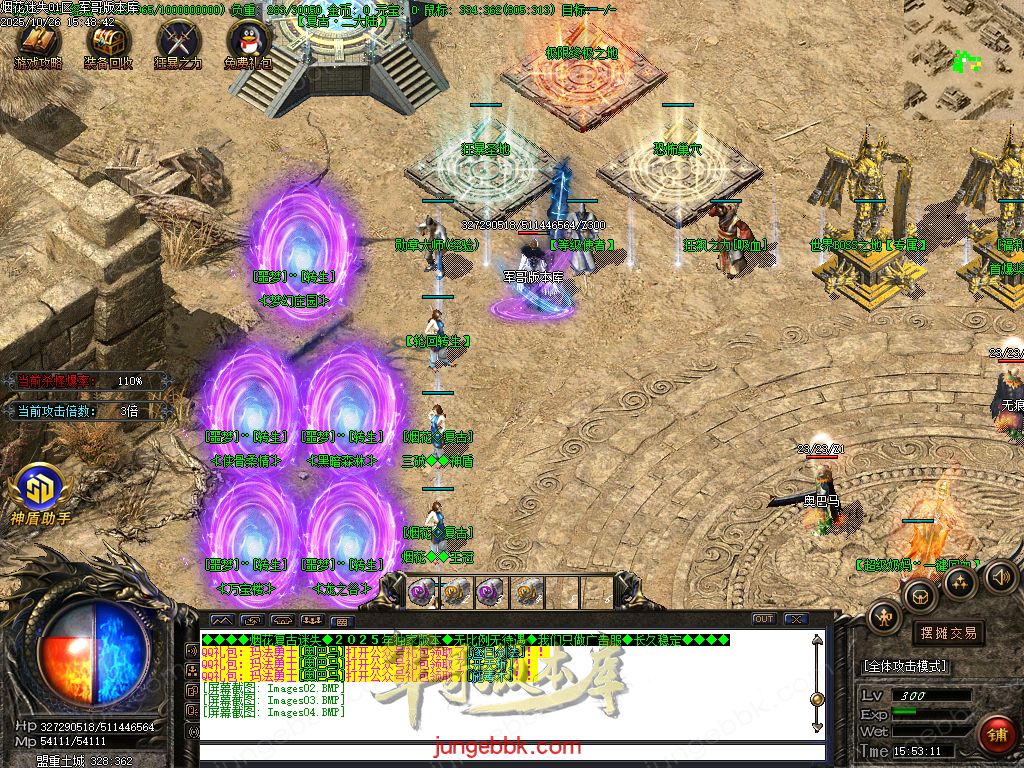Select the first quick-bar item slot
Viewport: 1024px width, 768px height.
tap(423, 592)
